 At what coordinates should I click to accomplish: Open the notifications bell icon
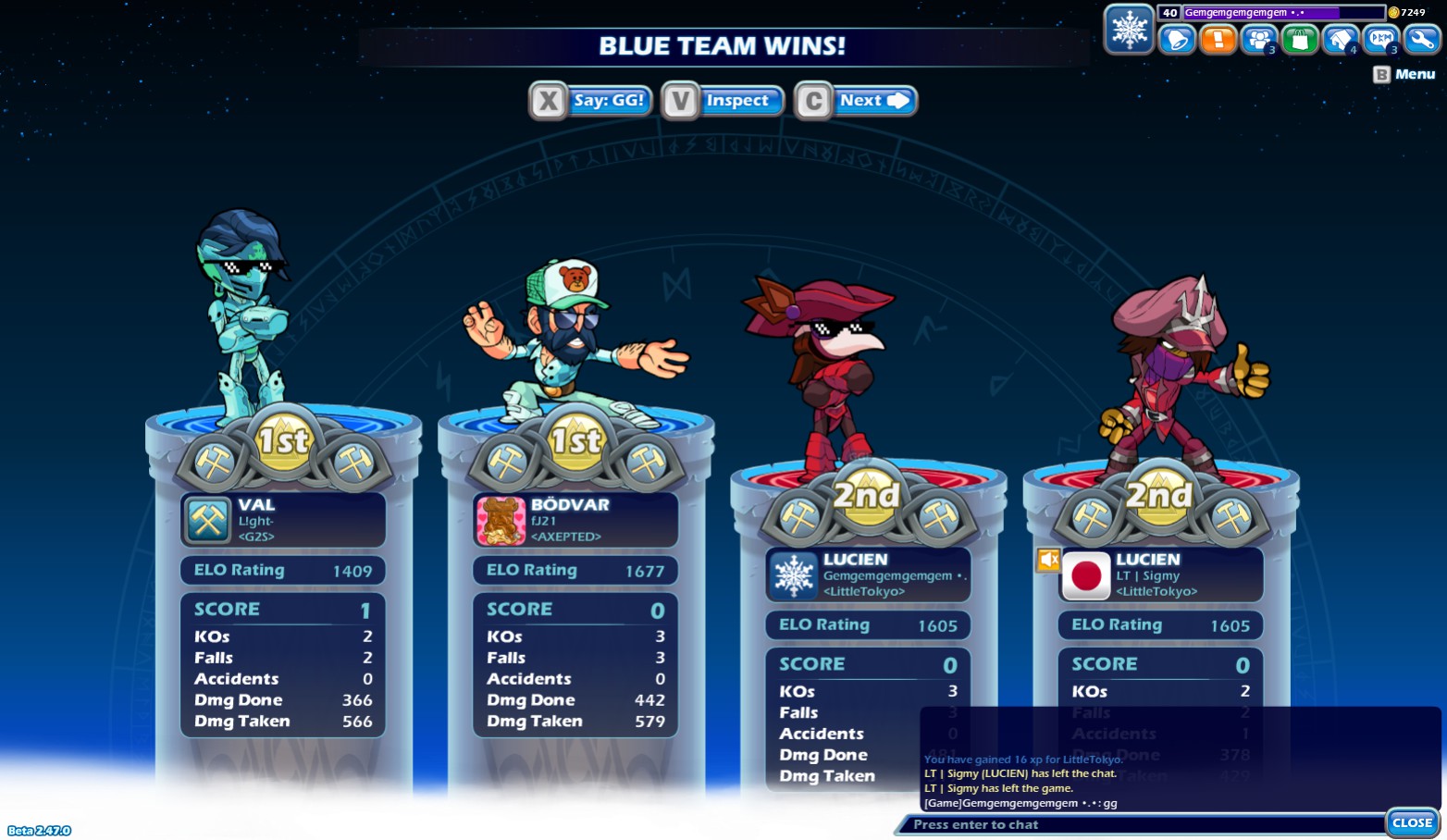pyautogui.click(x=1176, y=40)
